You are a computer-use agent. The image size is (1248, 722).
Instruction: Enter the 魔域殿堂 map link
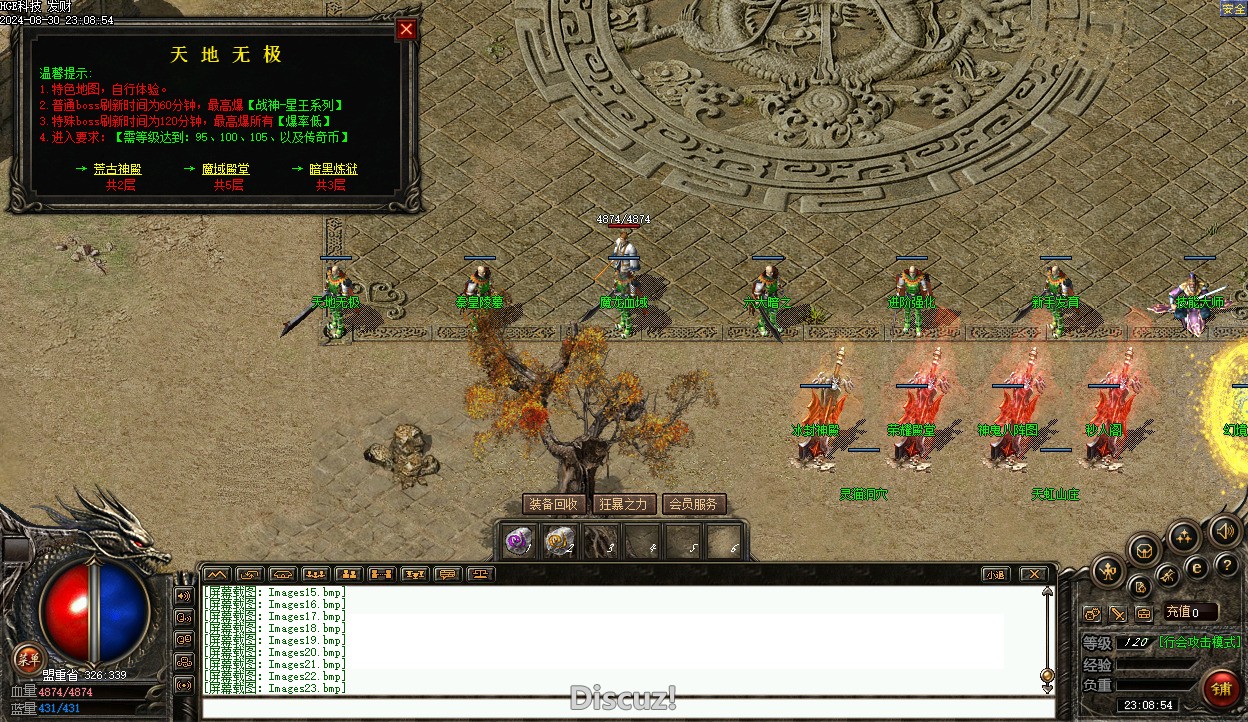[x=226, y=169]
